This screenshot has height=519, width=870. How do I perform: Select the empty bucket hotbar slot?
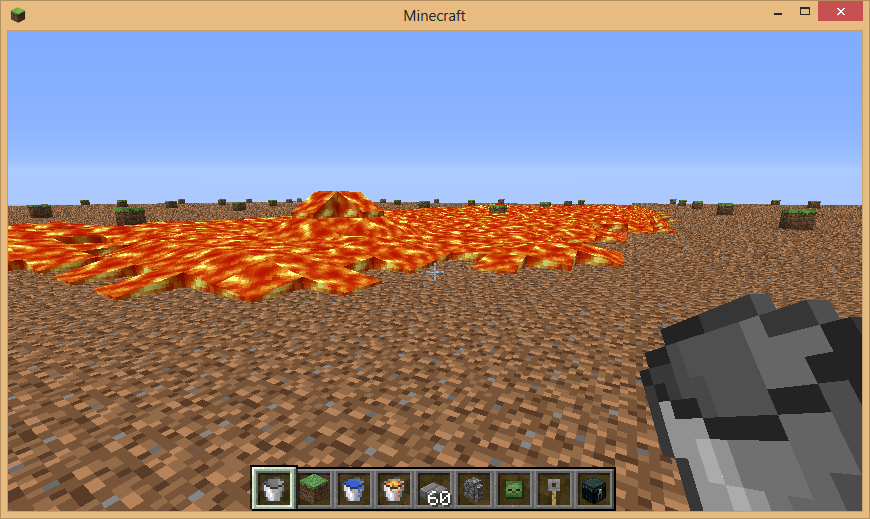[x=273, y=489]
